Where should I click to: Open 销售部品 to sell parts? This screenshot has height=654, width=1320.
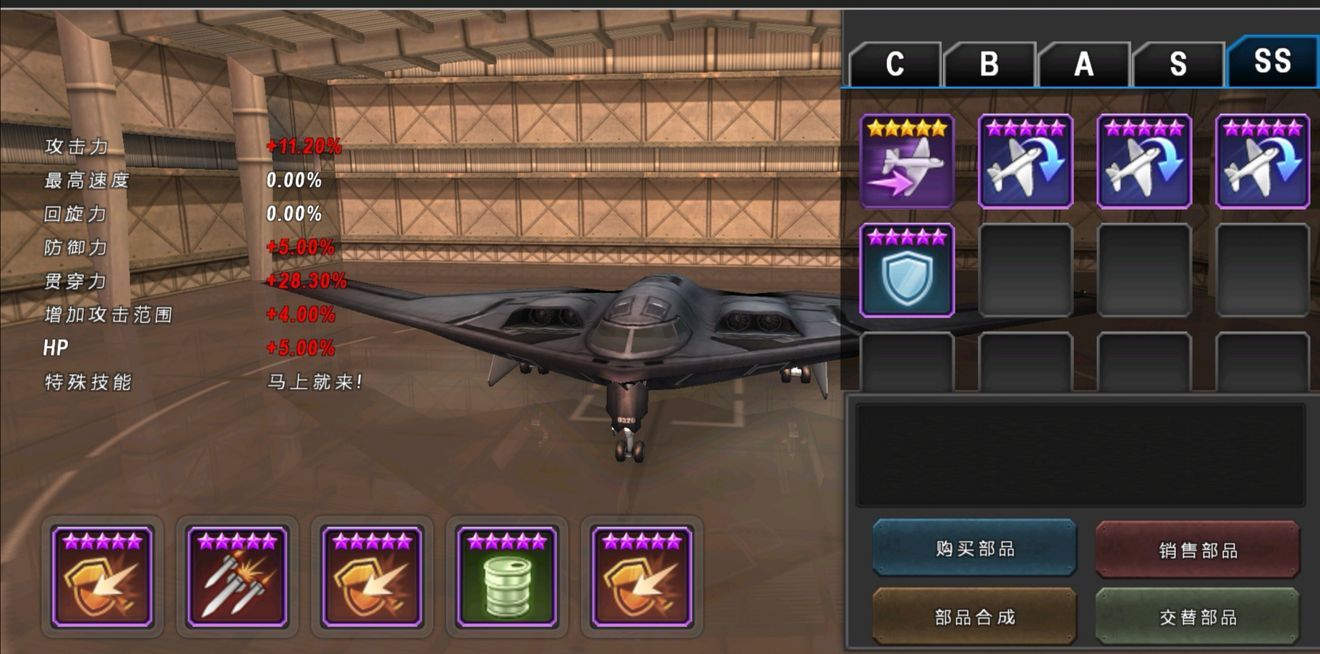click(x=1198, y=550)
